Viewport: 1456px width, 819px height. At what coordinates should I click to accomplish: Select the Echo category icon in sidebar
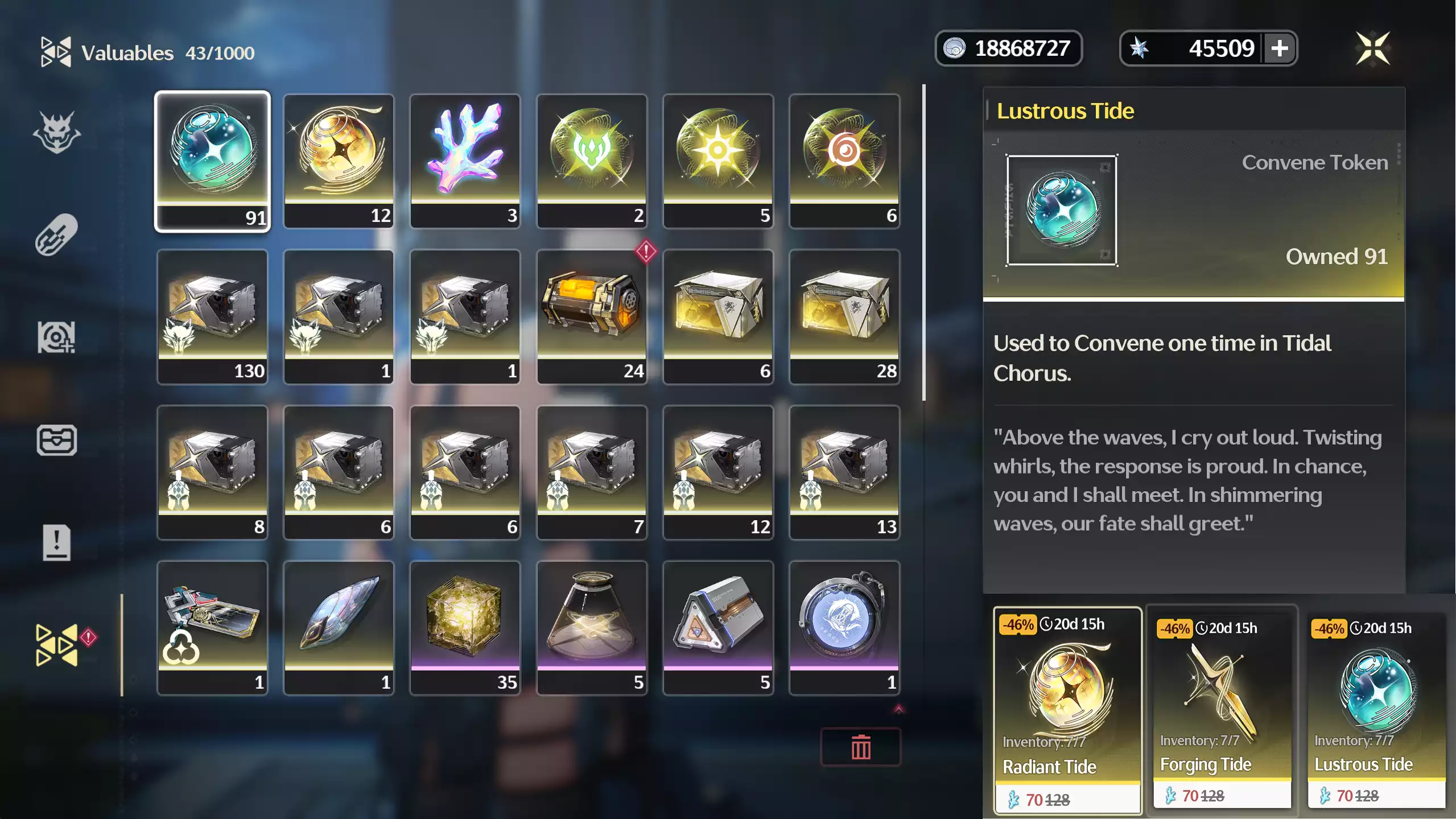point(57,337)
